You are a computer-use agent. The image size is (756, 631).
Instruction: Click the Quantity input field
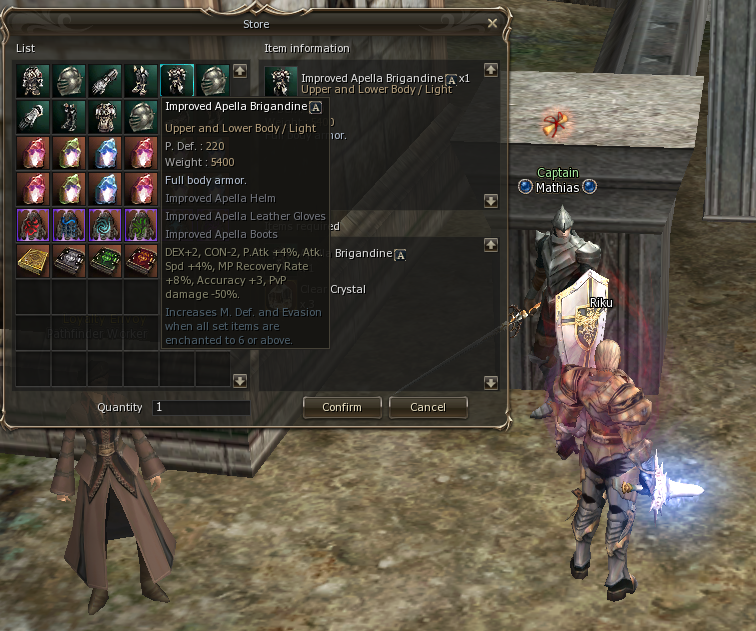(x=200, y=408)
